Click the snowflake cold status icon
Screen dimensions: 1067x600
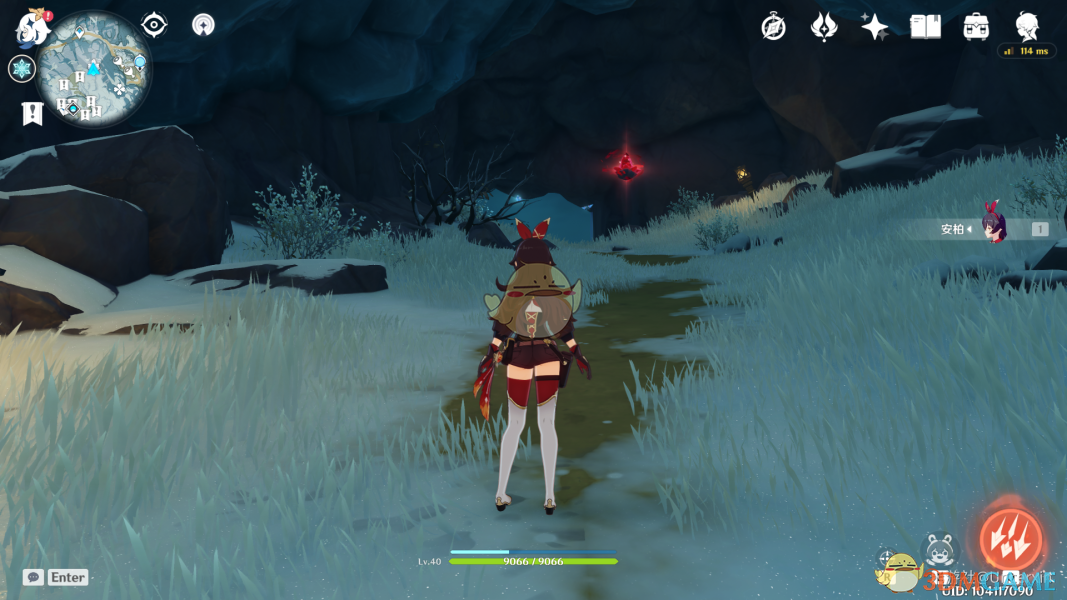pos(21,69)
